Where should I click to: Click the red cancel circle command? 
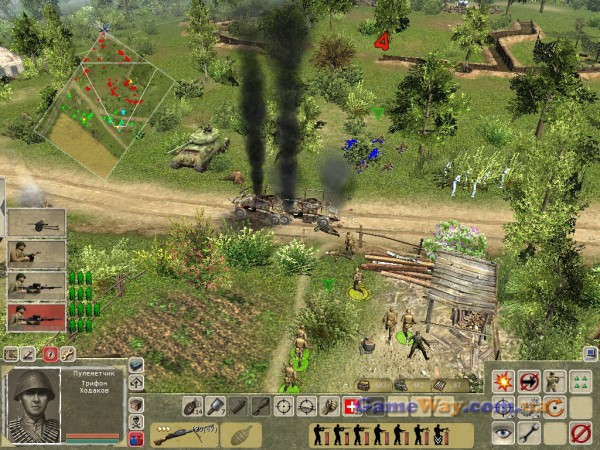580,433
